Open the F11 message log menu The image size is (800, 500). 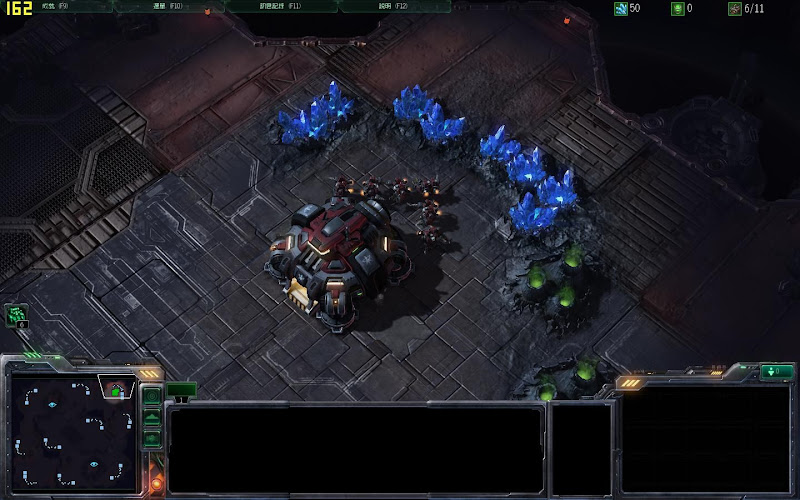[280, 6]
